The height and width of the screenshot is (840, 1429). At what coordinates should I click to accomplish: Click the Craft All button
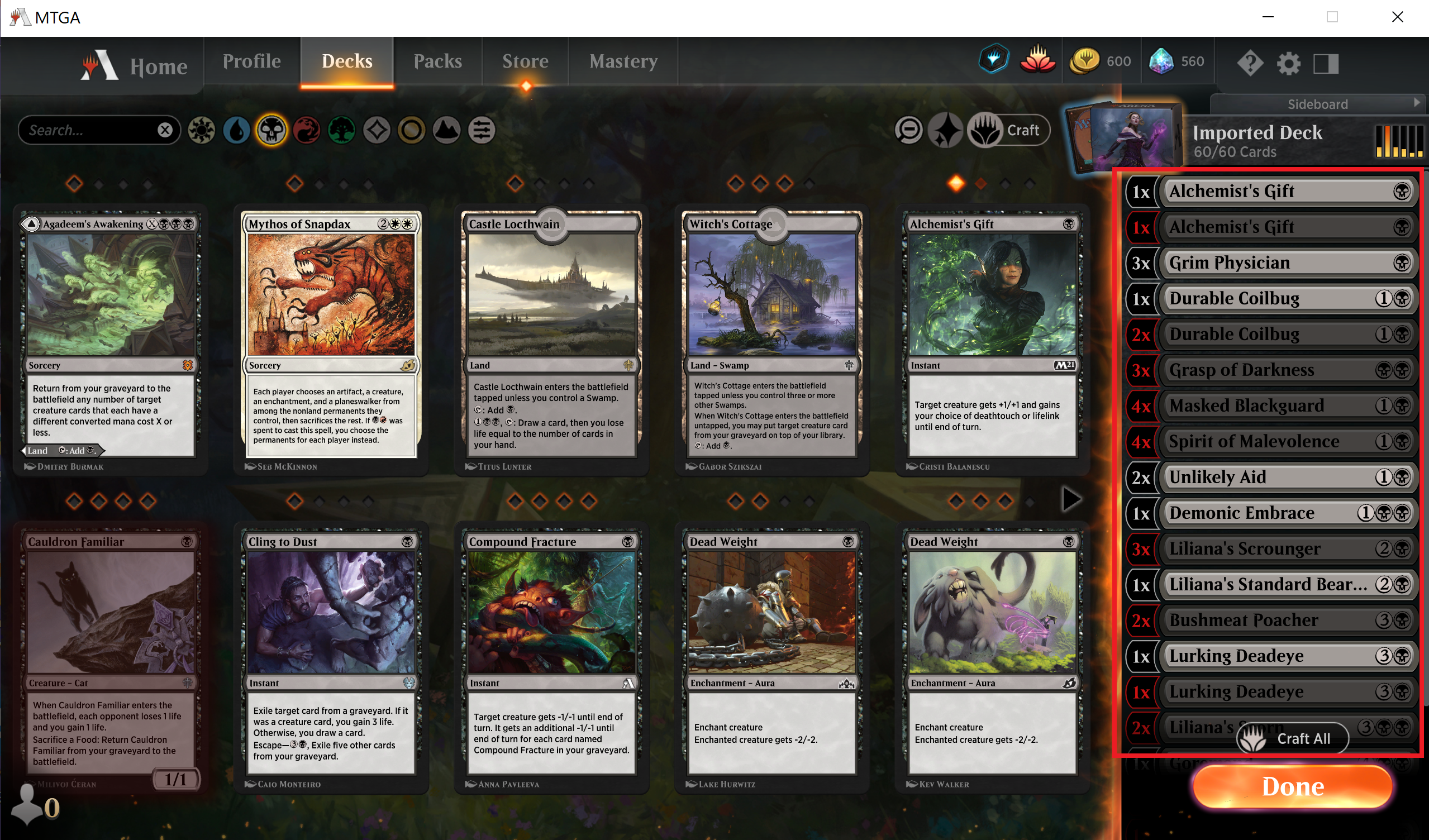(1291, 737)
